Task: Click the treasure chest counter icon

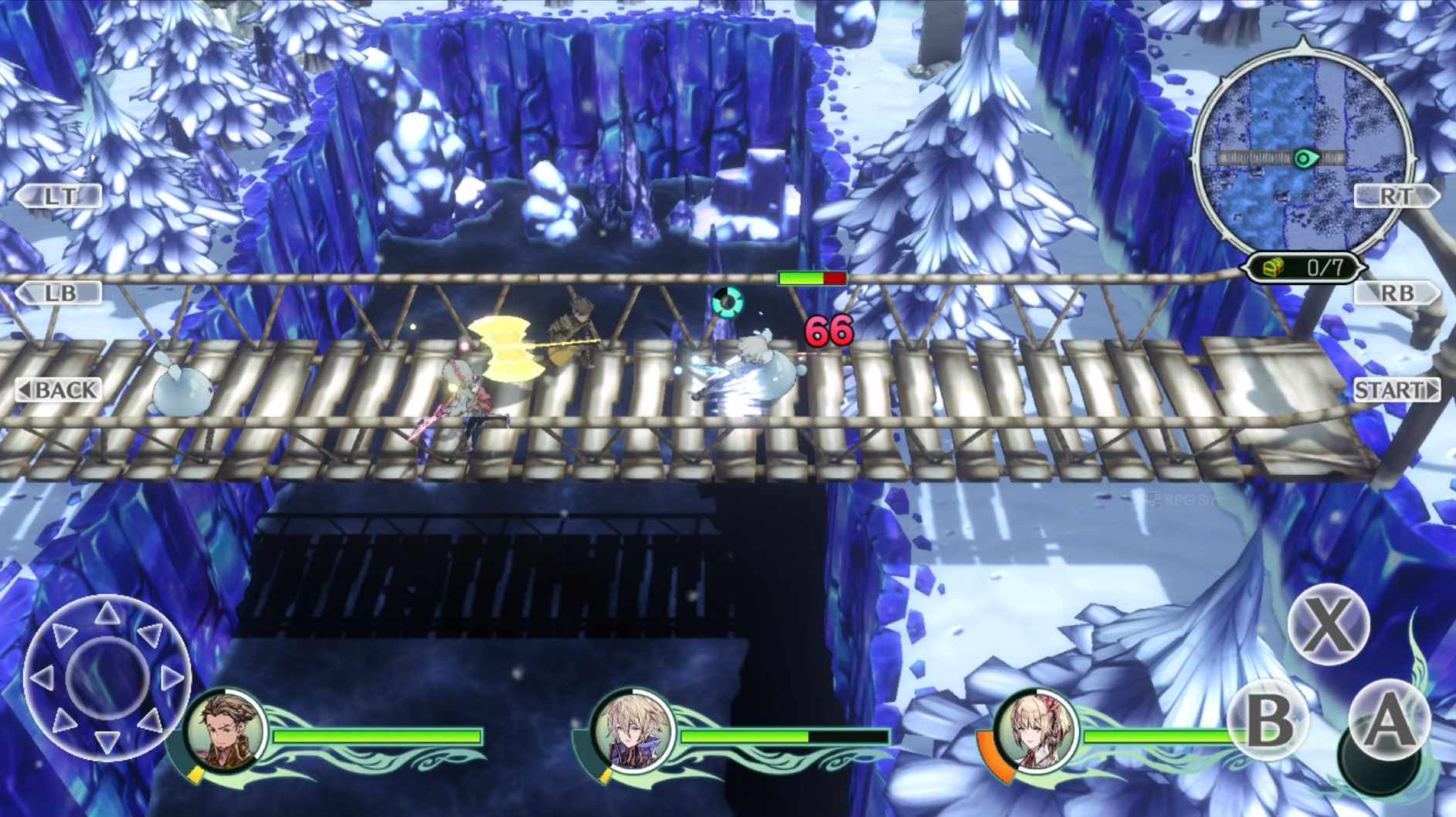Action: [x=1274, y=268]
